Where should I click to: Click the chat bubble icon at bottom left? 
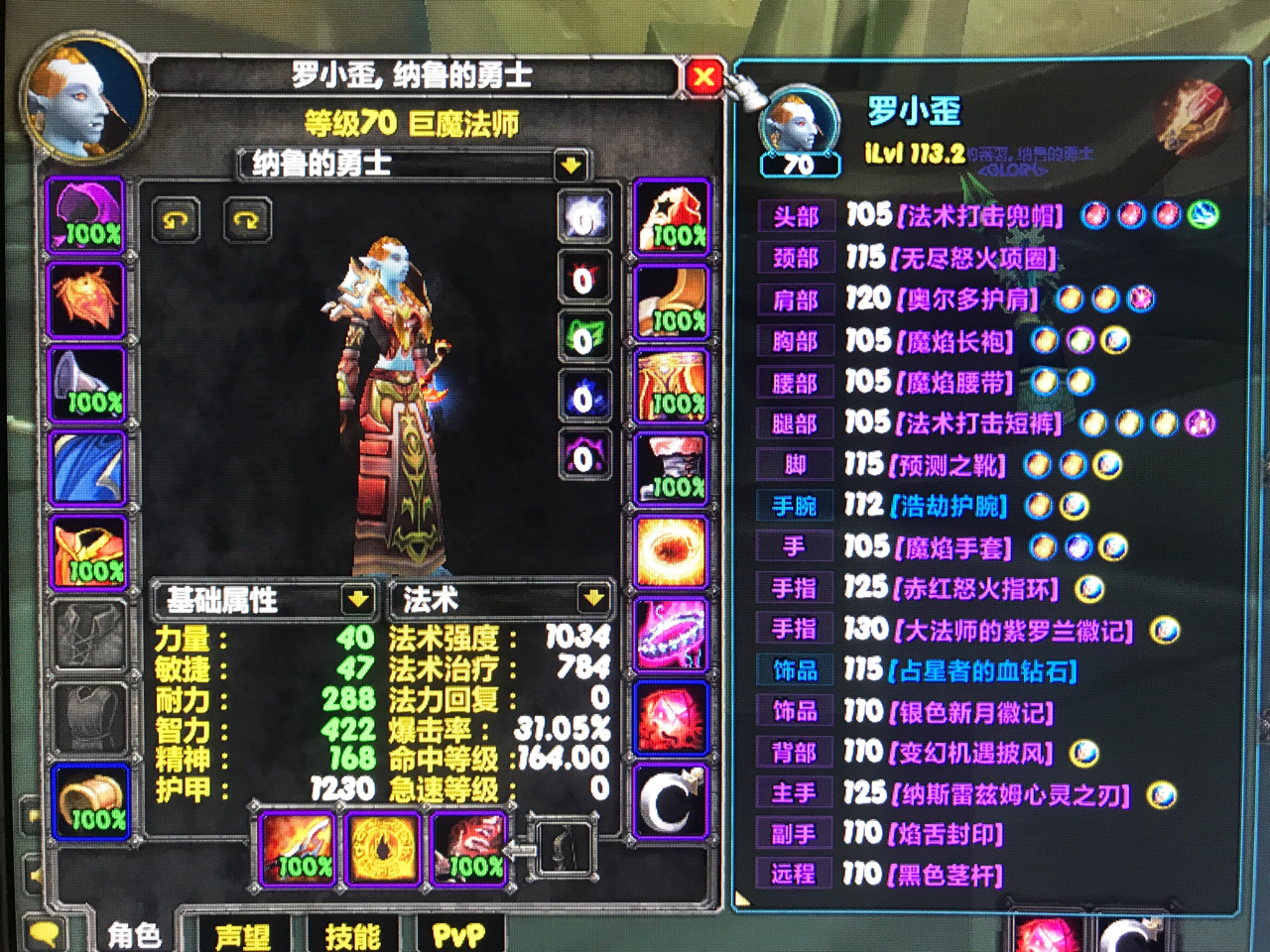pyautogui.click(x=42, y=932)
